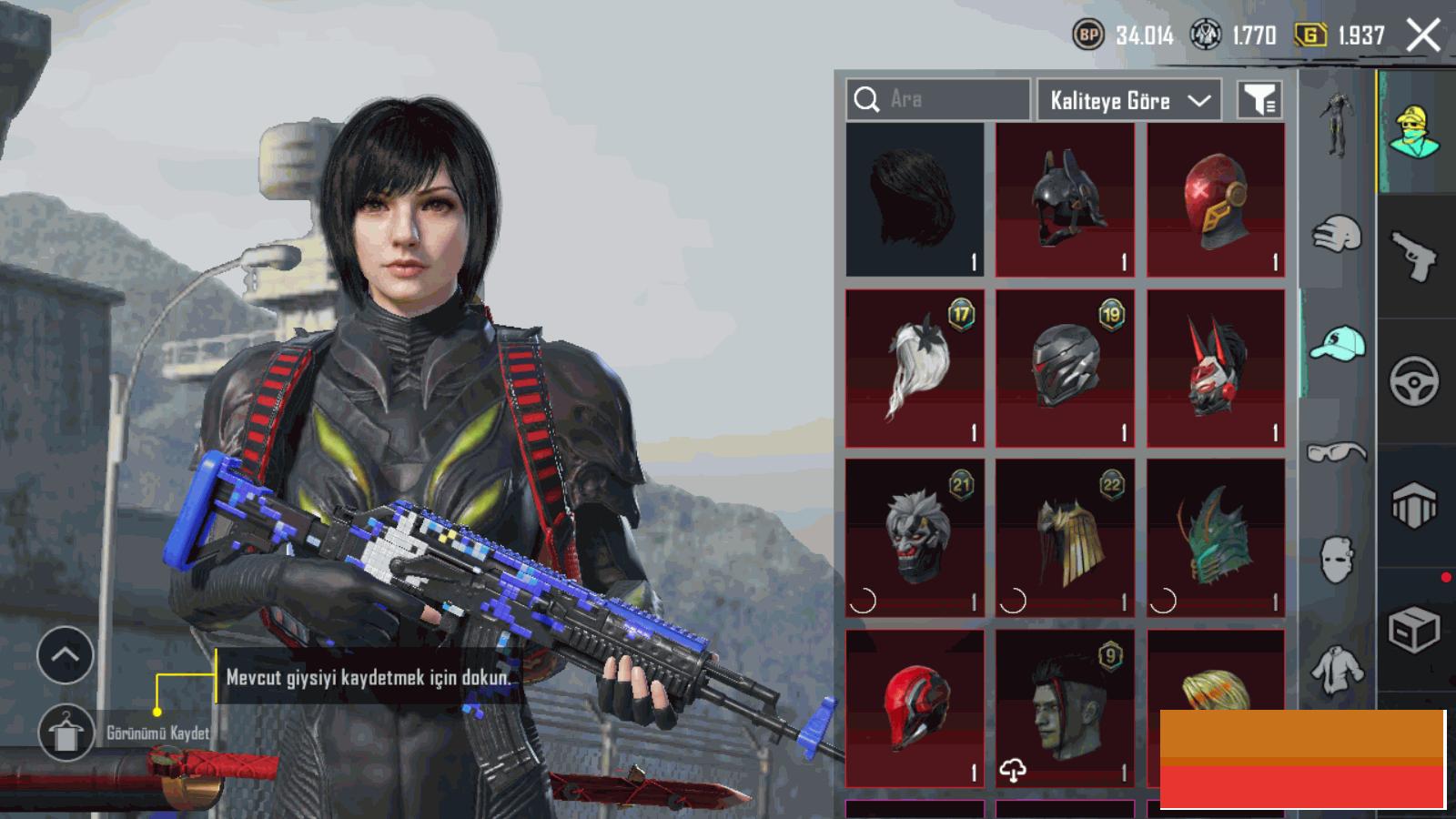Select the grey armored helmet level 19
Image resolution: width=1456 pixels, height=819 pixels.
(x=1065, y=369)
